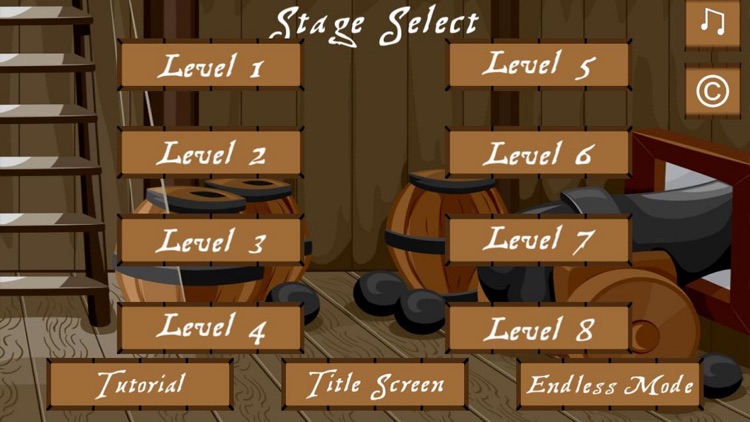Return to the Title Screen
The image size is (750, 422).
(x=375, y=384)
